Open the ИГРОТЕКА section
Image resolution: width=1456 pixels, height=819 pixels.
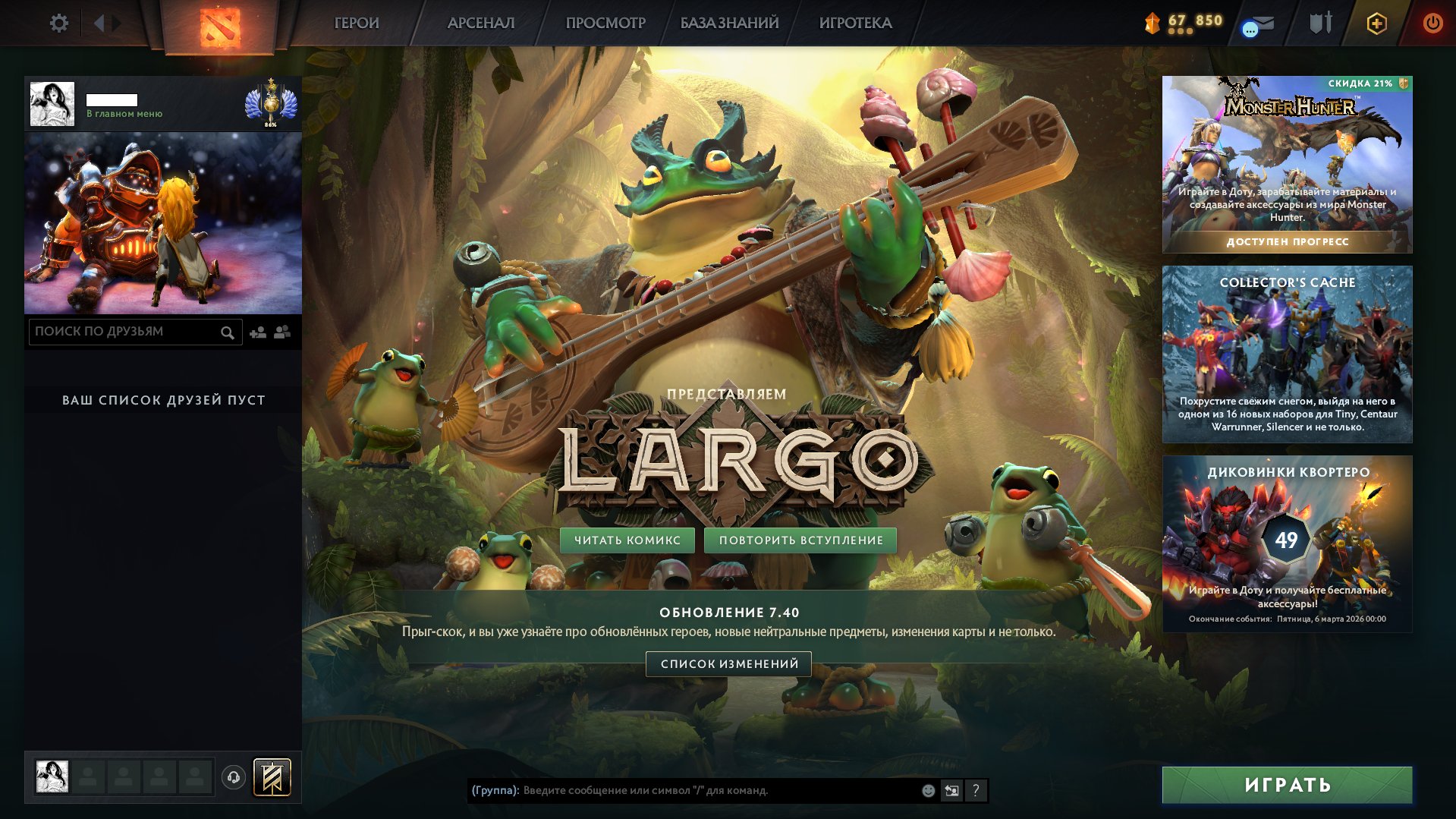[x=856, y=23]
